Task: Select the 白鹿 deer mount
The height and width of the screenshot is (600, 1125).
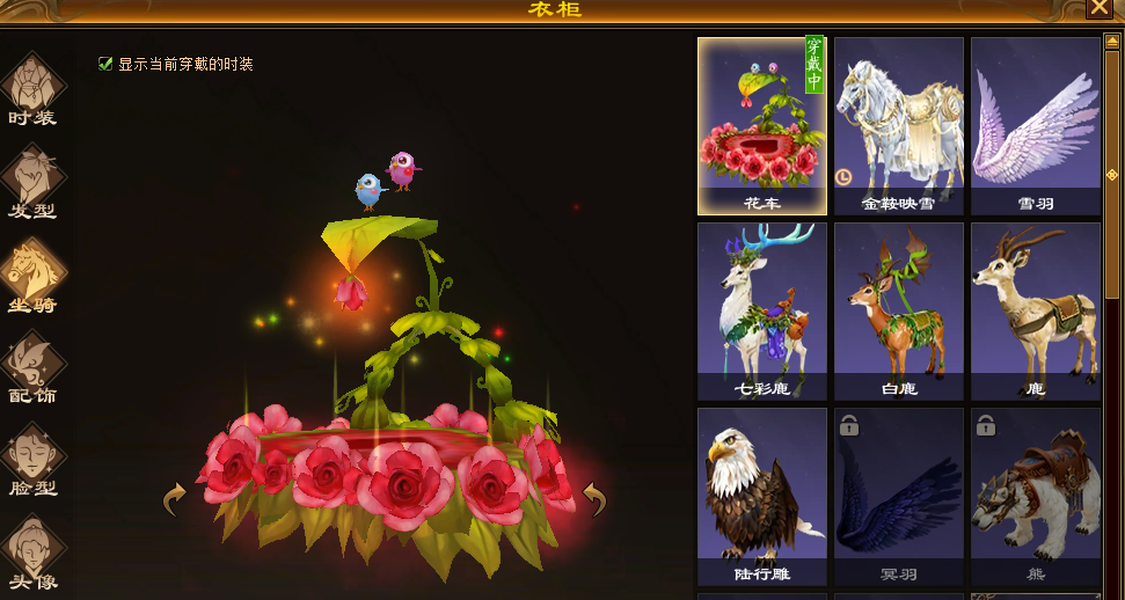Action: coord(899,311)
